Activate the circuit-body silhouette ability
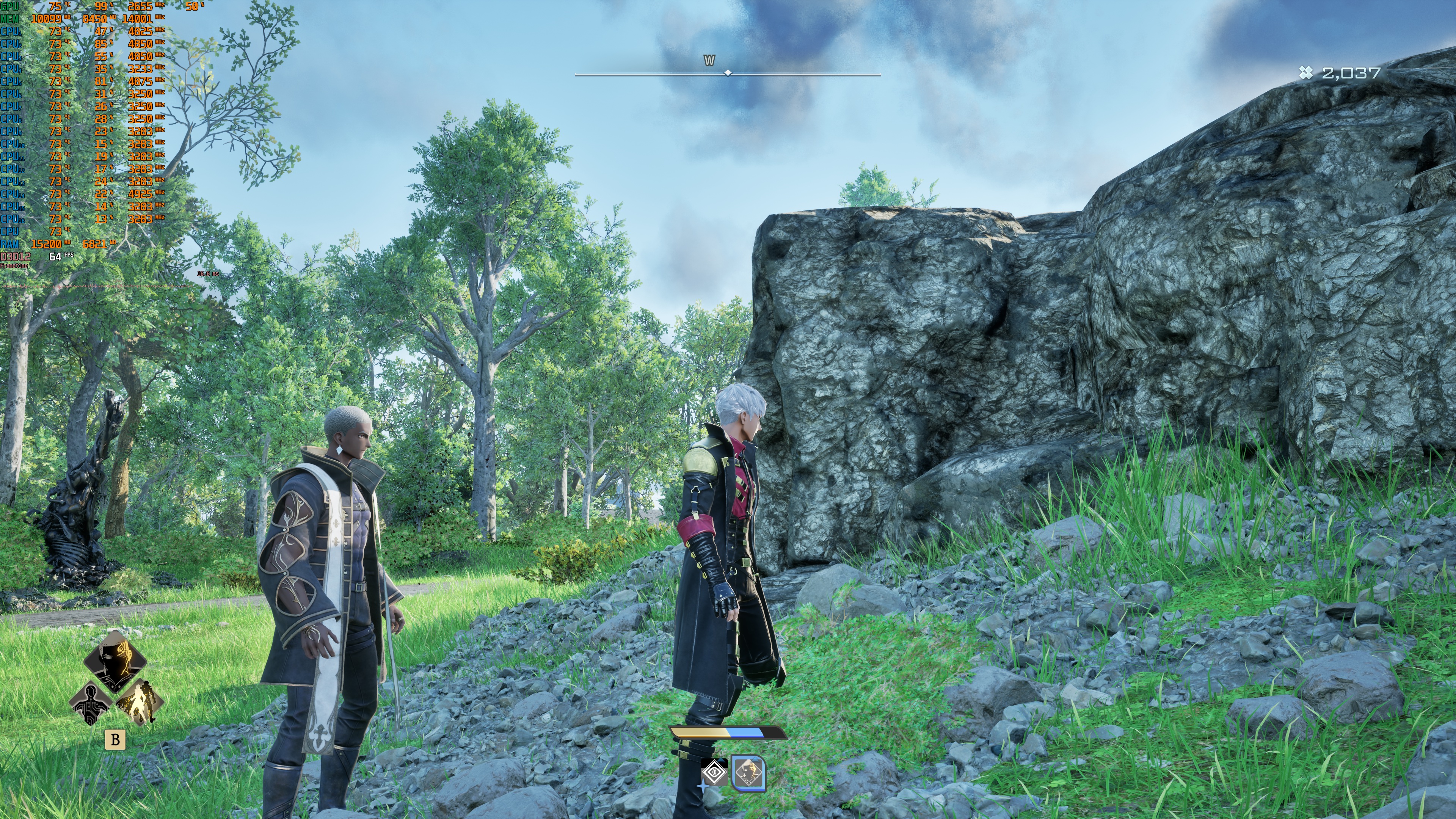This screenshot has height=819, width=1456. tap(91, 703)
